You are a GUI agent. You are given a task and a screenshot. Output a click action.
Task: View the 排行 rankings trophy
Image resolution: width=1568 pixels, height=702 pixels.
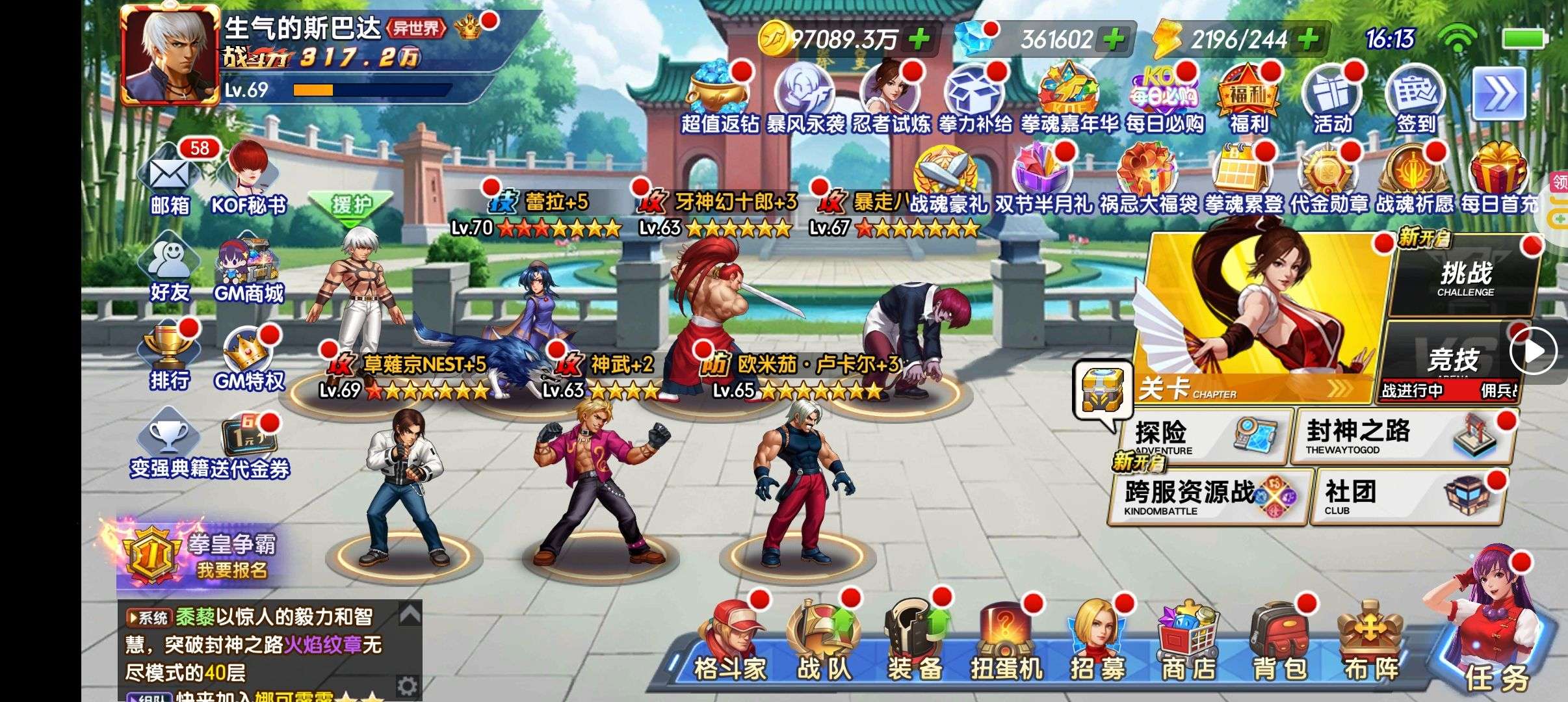tap(169, 354)
